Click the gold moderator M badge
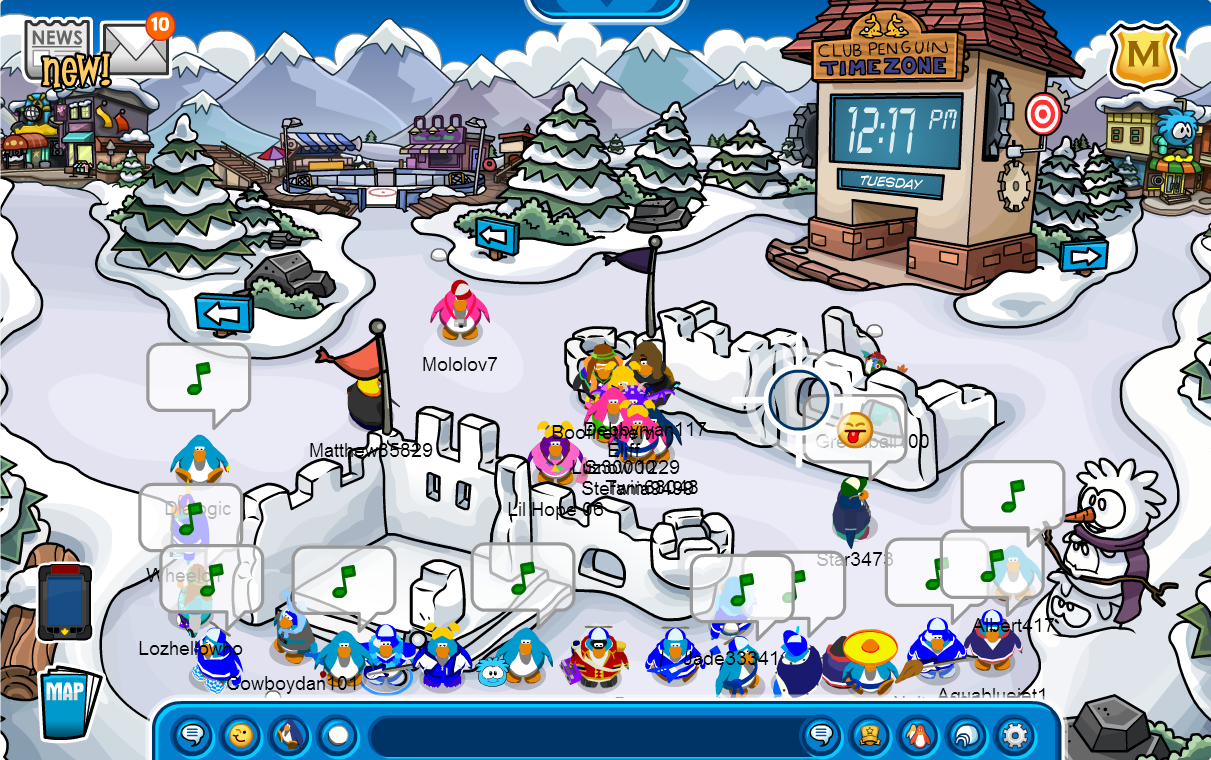The image size is (1211, 760). pos(1143,55)
